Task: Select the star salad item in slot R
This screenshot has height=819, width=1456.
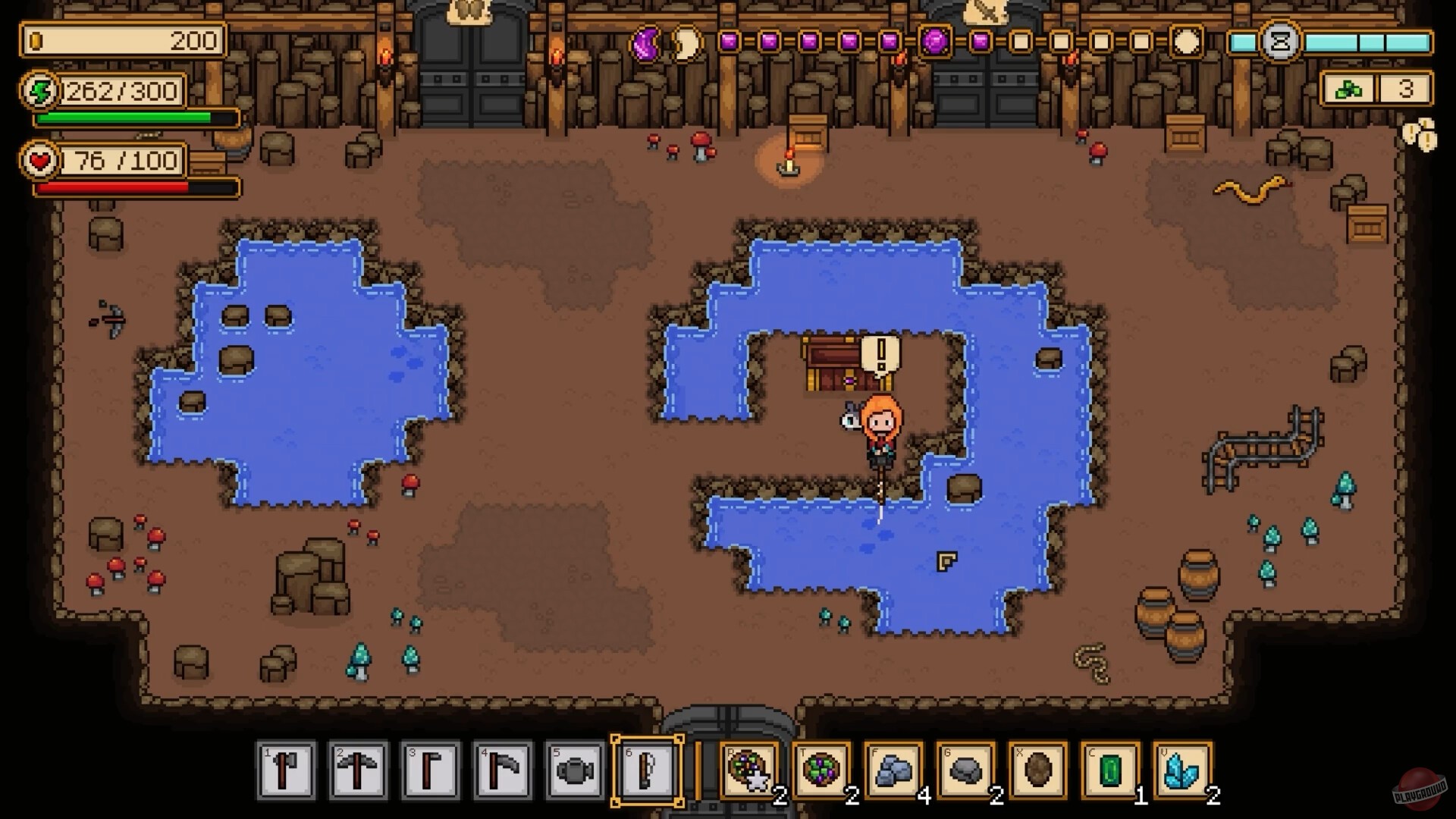Action: (751, 772)
